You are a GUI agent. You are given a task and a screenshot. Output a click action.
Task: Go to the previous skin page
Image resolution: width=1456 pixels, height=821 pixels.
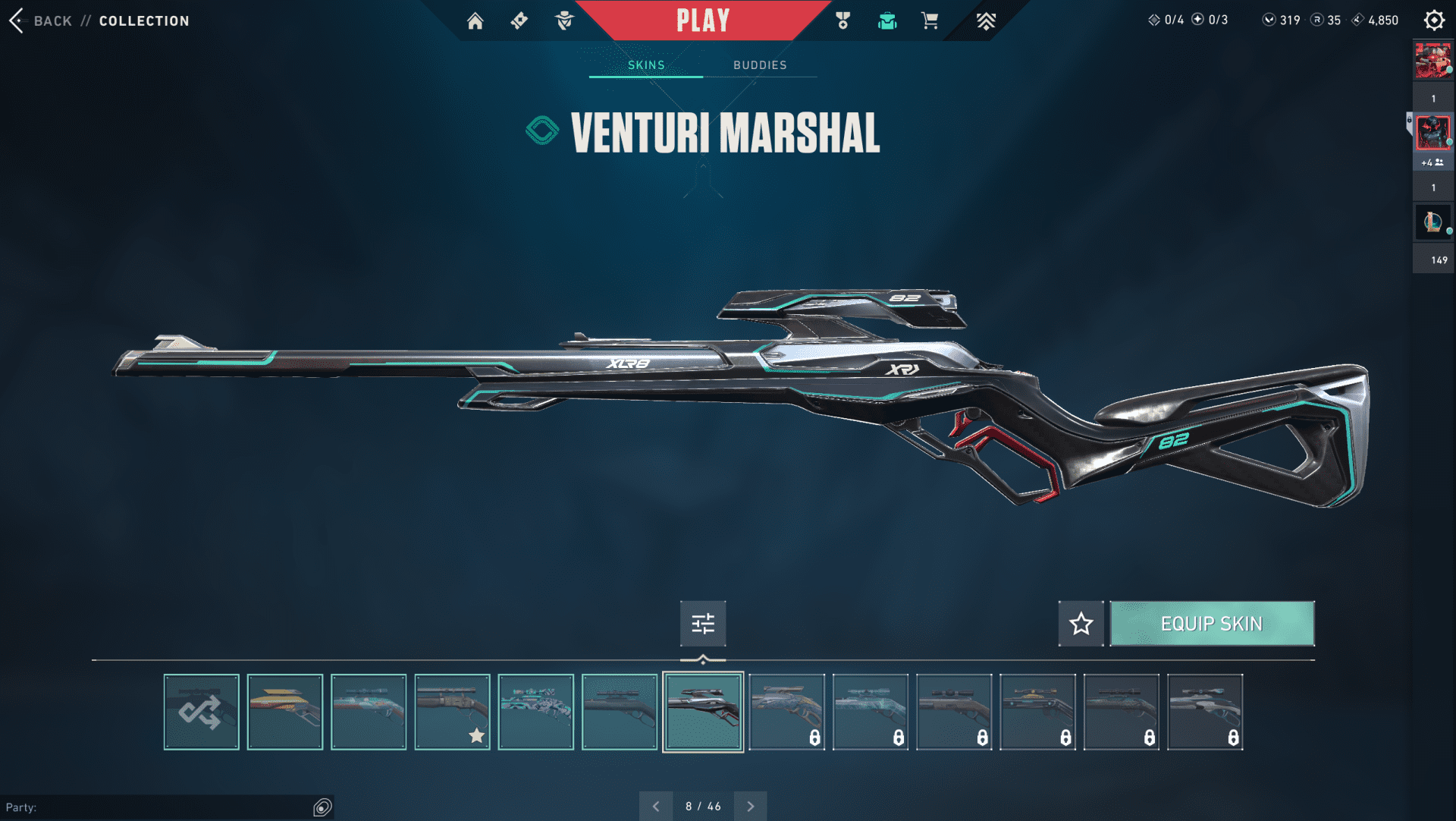coord(656,806)
